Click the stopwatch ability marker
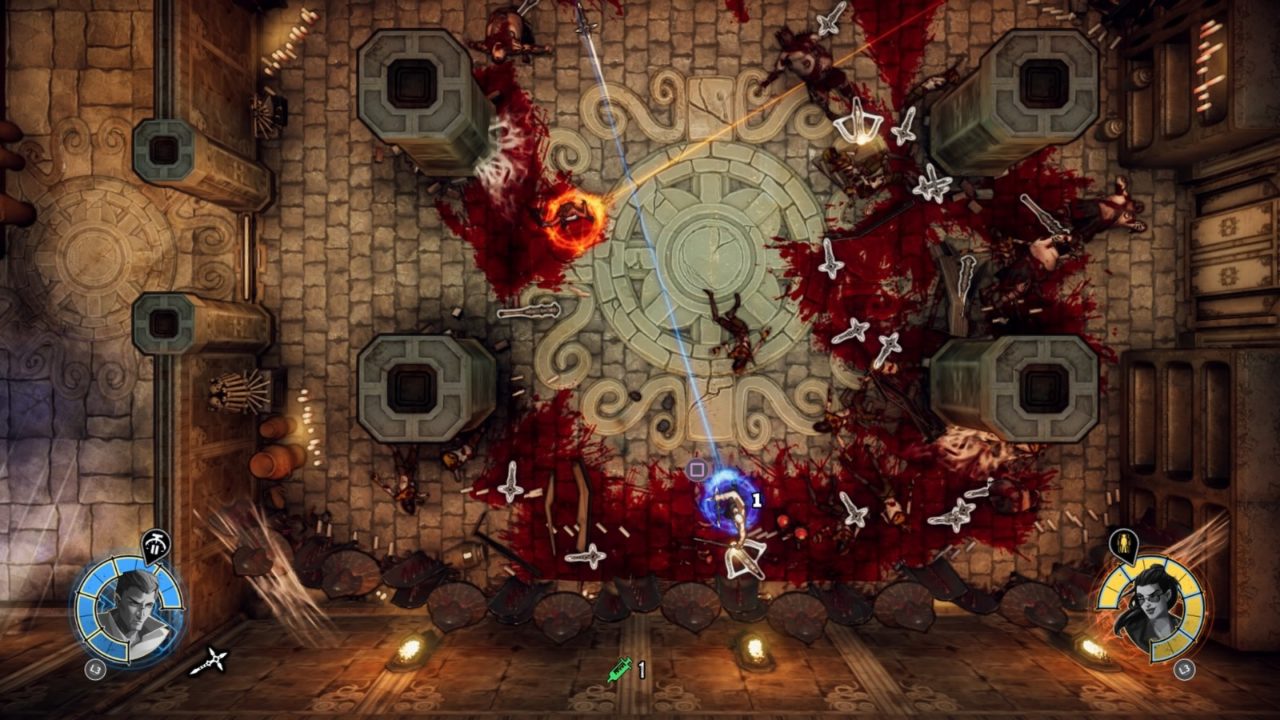This screenshot has height=720, width=1280. 156,545
